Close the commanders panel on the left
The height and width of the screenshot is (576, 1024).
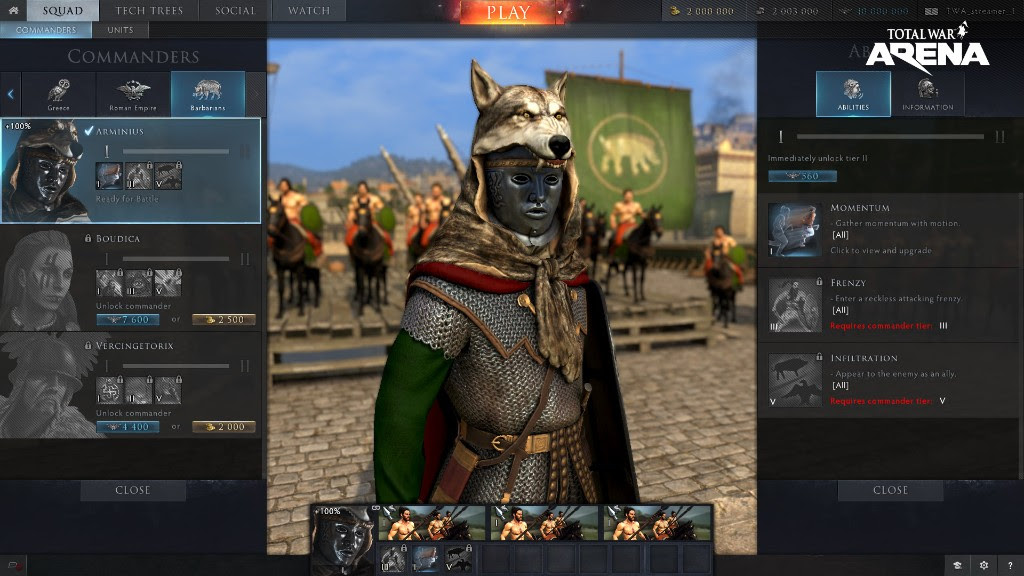(133, 490)
